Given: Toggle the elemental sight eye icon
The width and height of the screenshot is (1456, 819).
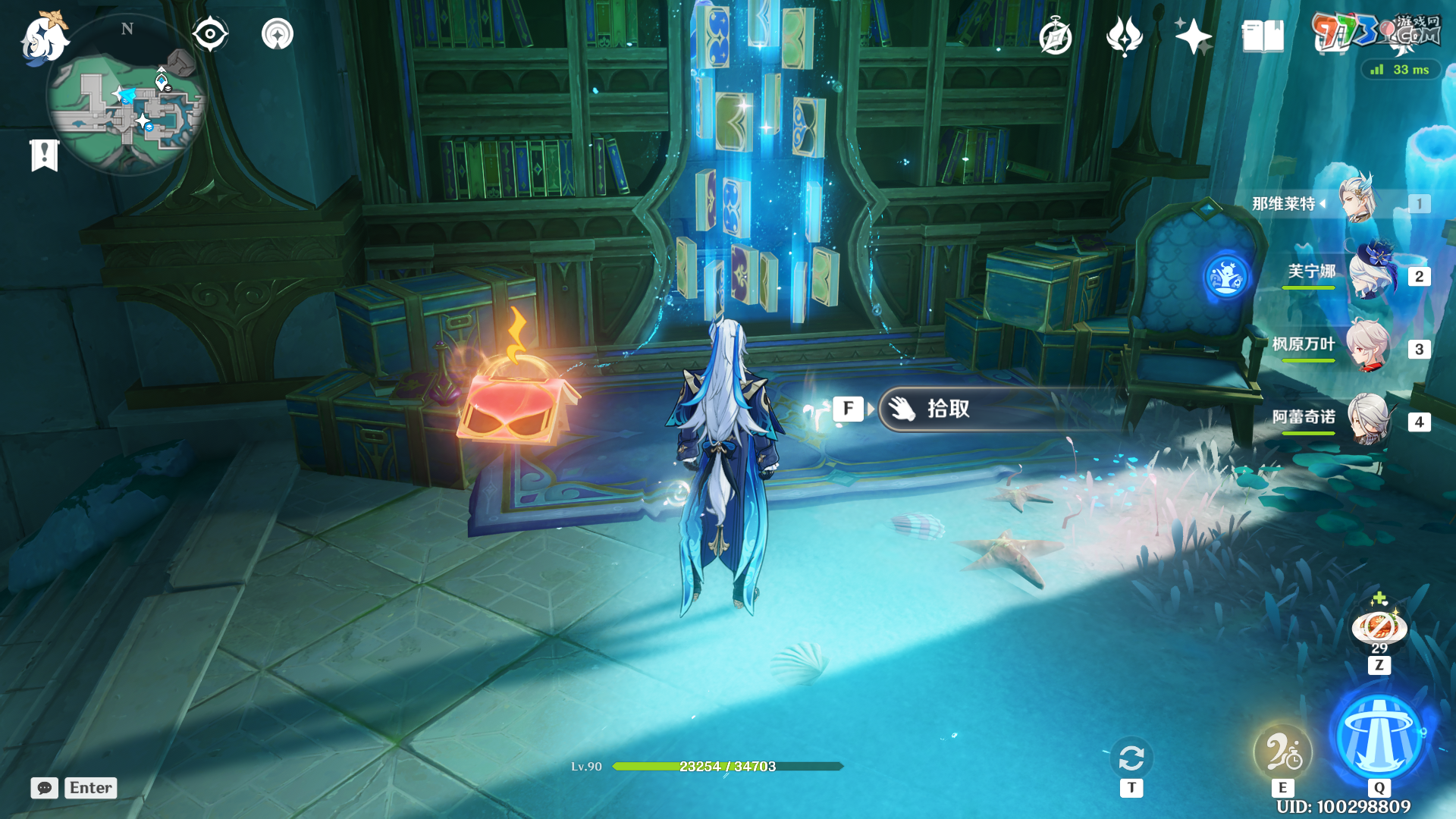Looking at the screenshot, I should [x=210, y=35].
